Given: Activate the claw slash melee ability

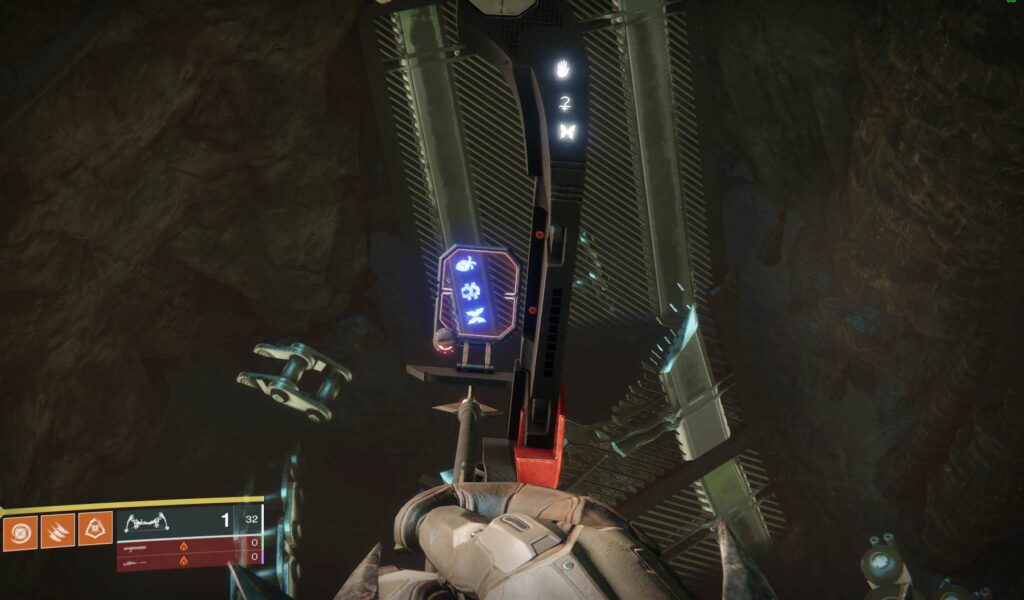Looking at the screenshot, I should (58, 531).
